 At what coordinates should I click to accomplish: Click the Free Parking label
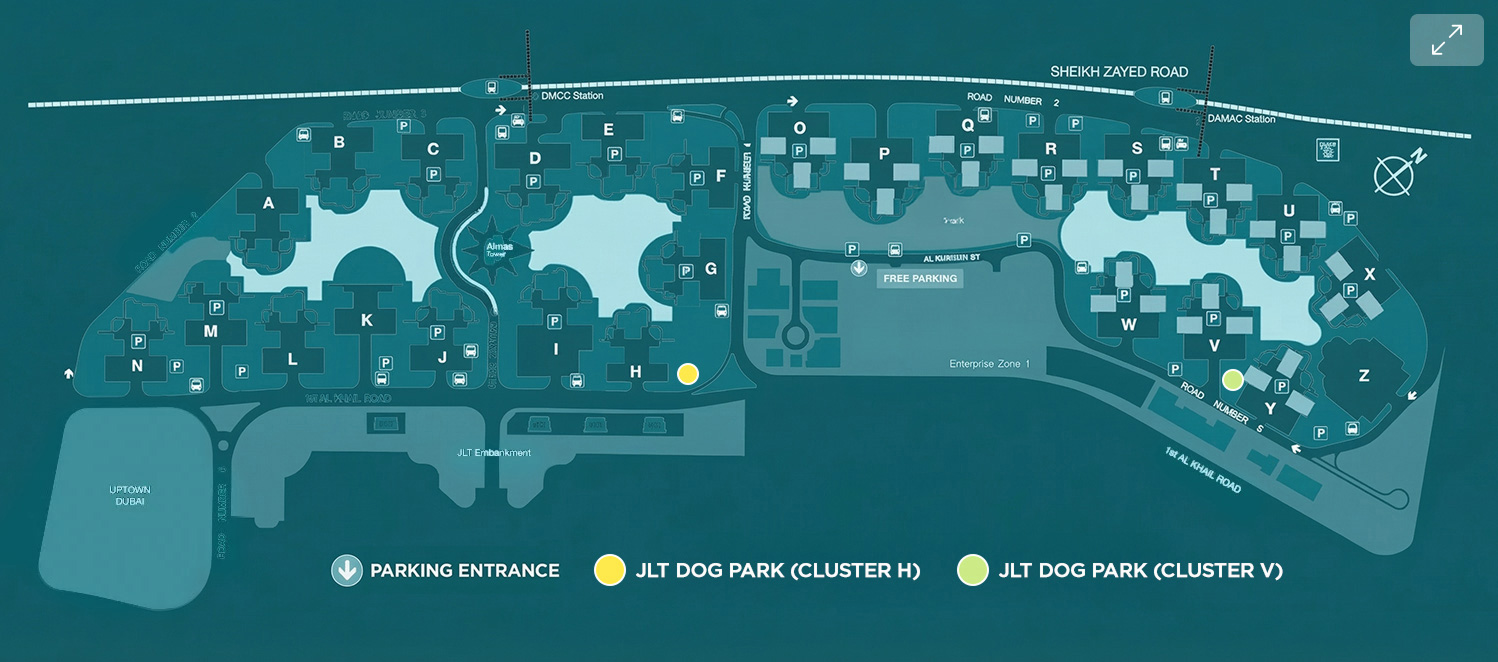coord(920,278)
